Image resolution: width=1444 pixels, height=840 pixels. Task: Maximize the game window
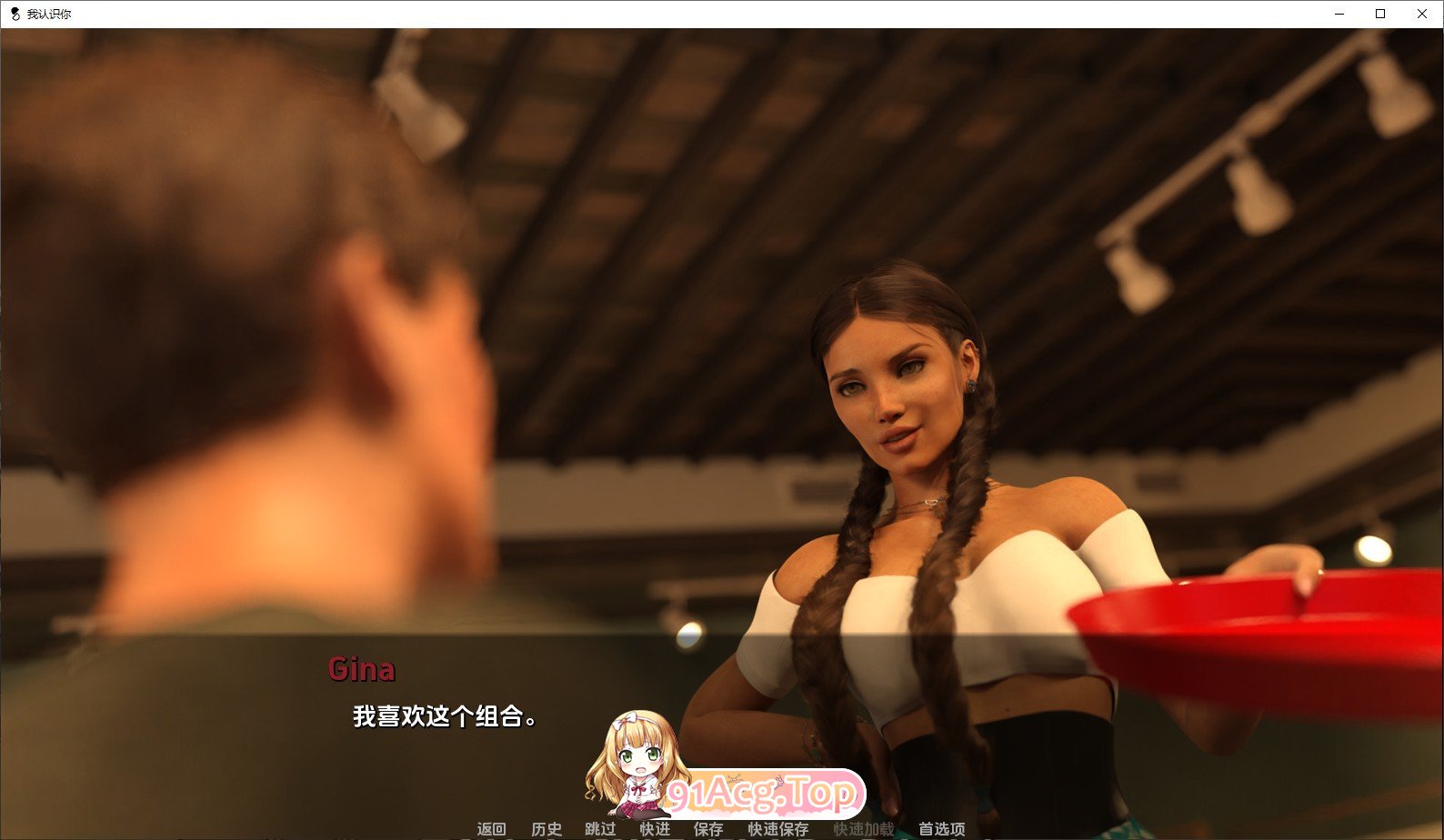coord(1379,14)
